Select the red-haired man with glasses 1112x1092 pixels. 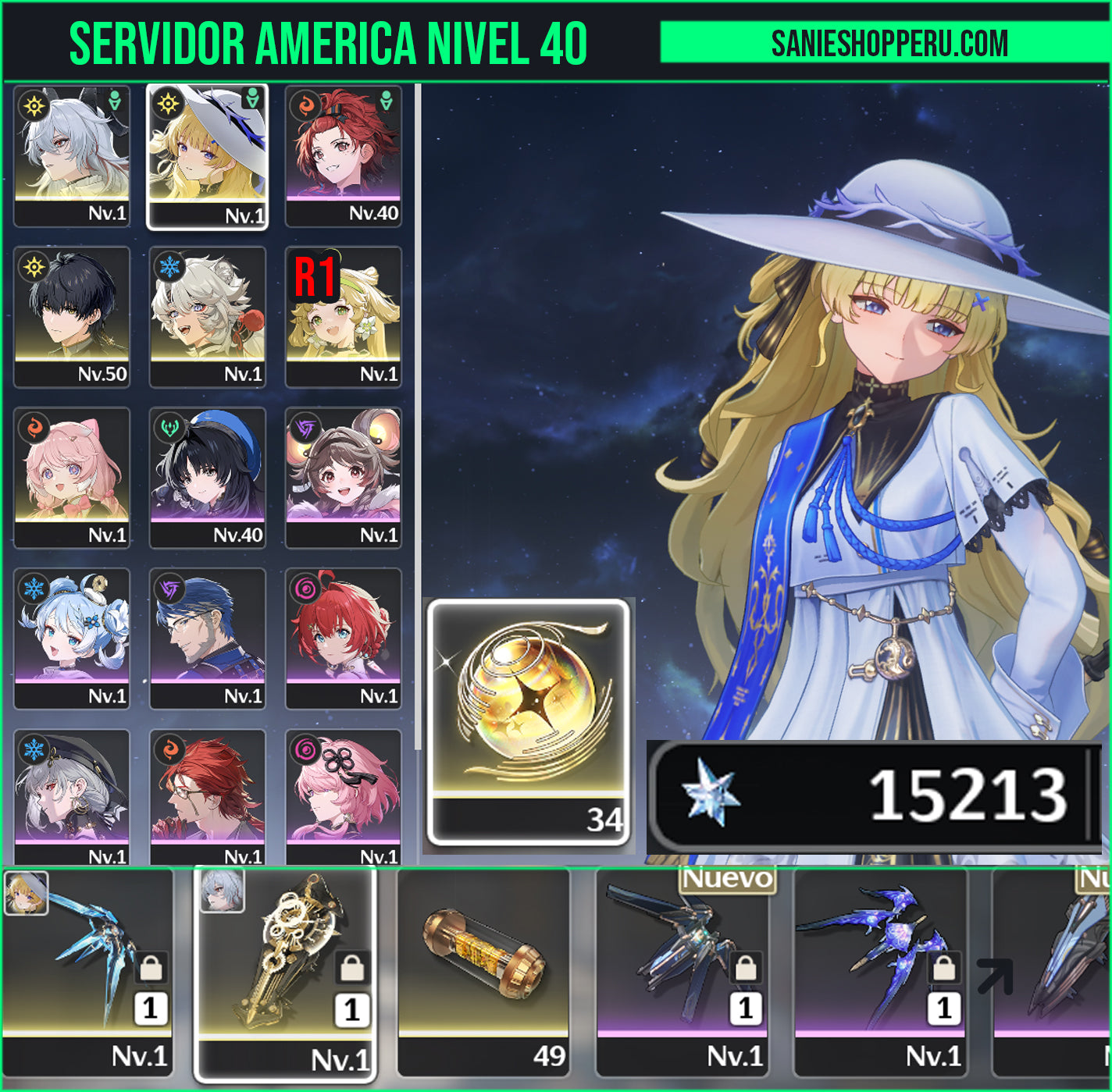click(x=207, y=796)
